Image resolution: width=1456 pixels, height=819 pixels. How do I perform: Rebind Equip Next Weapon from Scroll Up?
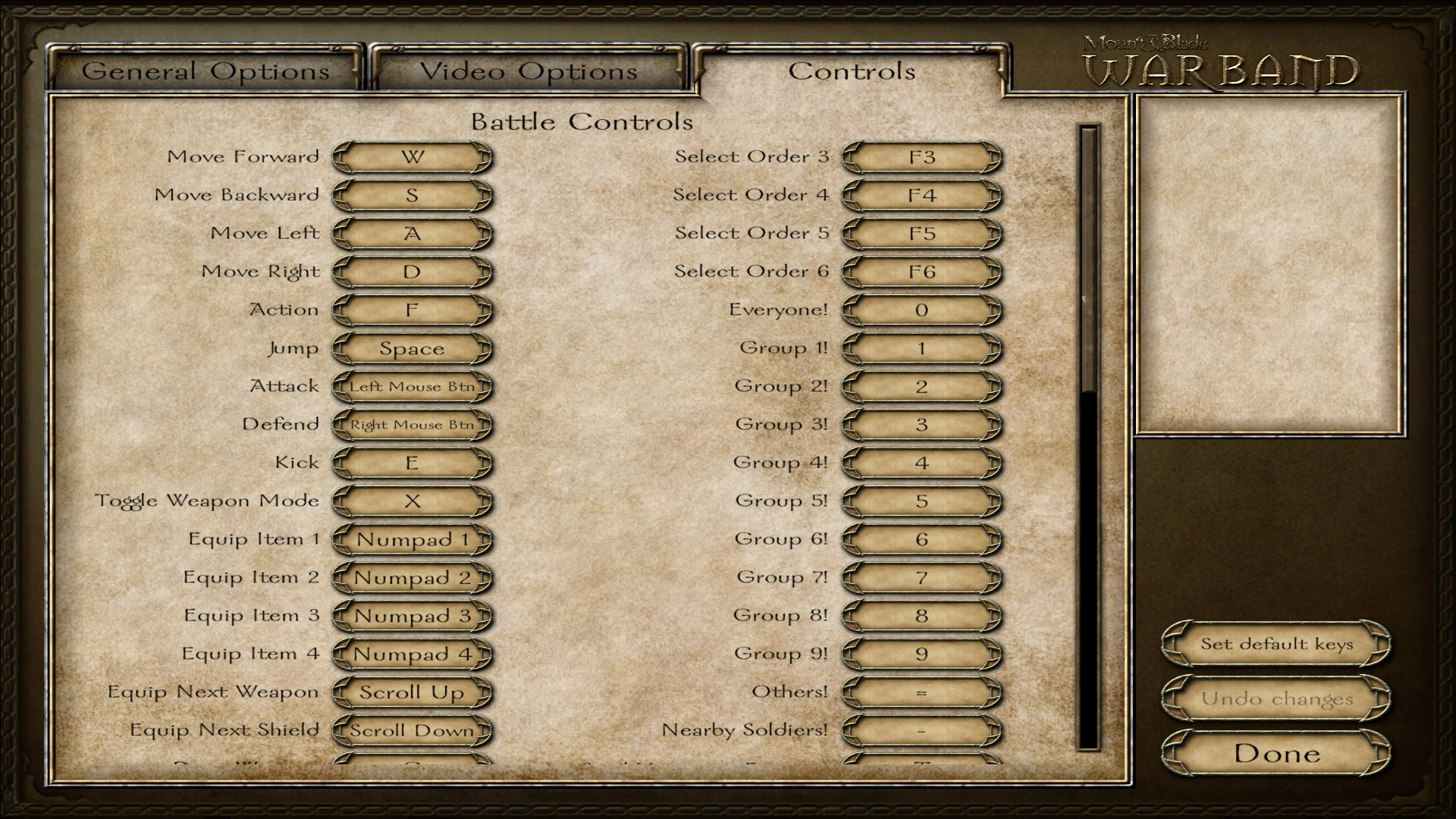click(412, 692)
